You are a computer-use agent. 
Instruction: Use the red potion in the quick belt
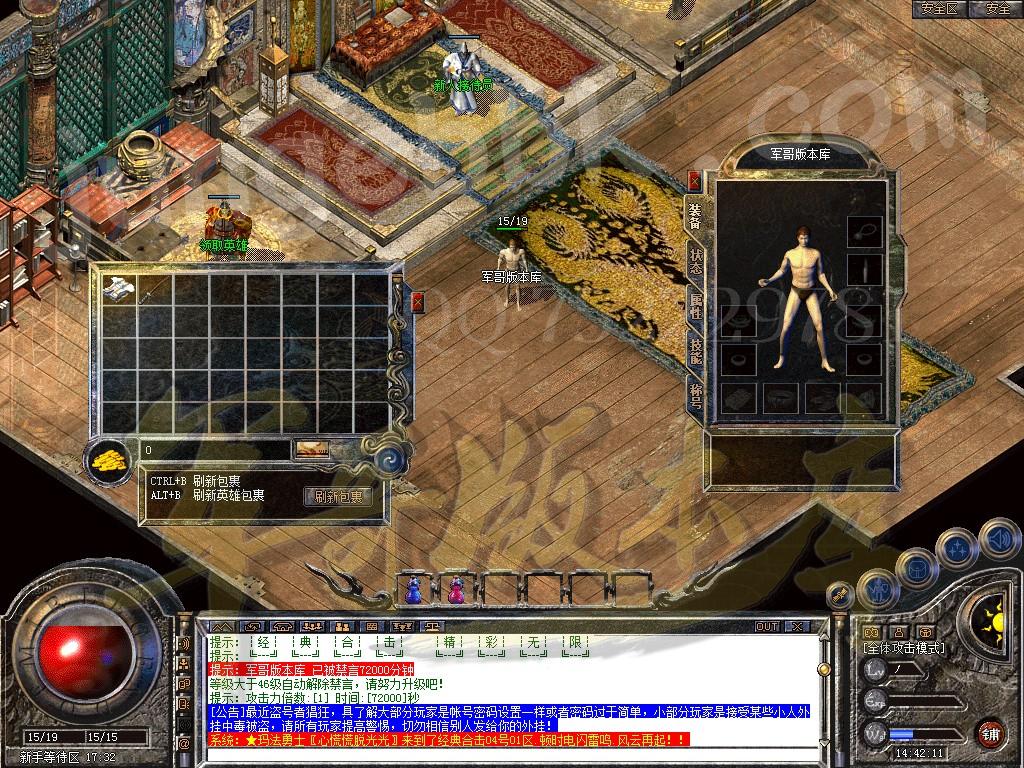point(456,591)
